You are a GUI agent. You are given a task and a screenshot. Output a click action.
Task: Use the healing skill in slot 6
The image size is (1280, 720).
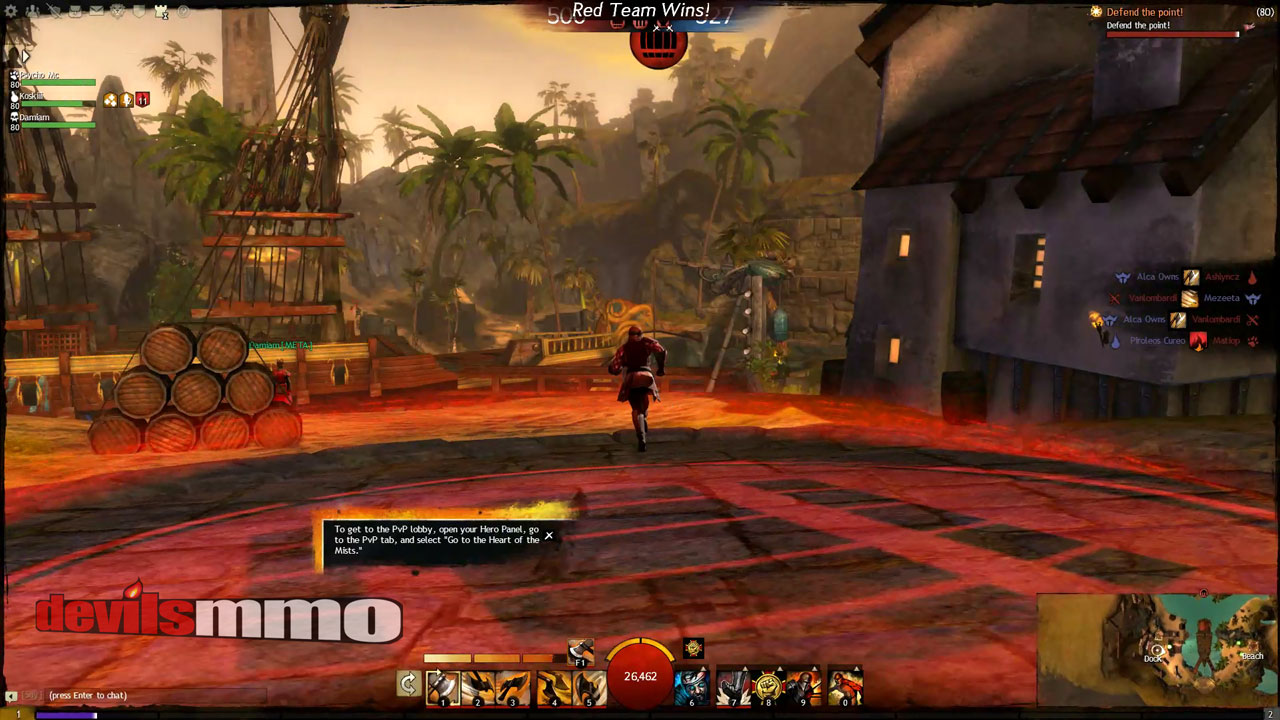click(x=691, y=686)
